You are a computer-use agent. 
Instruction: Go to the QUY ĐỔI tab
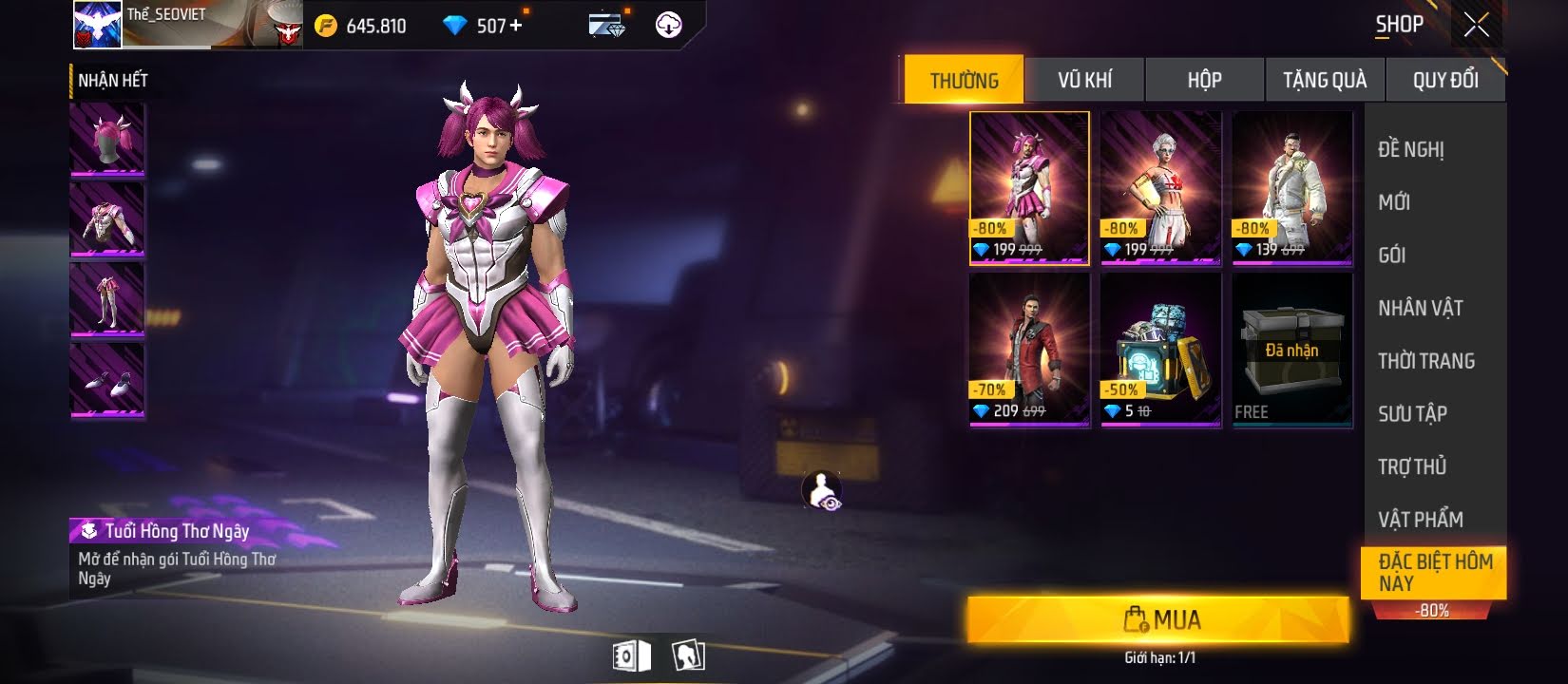(1445, 80)
